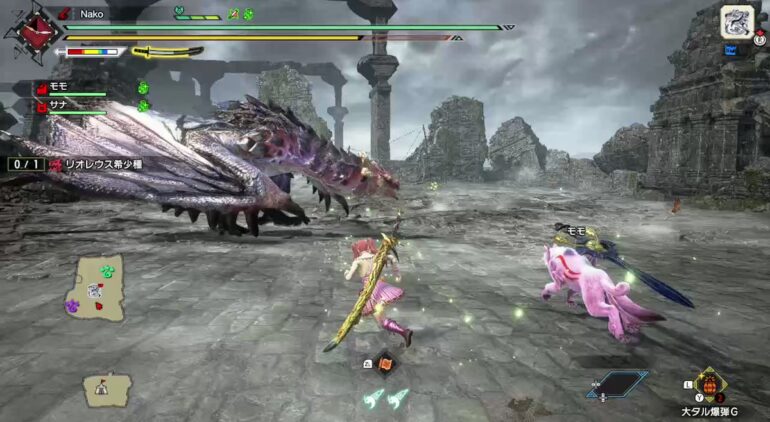Click the purple marker on the minimap

point(73,306)
